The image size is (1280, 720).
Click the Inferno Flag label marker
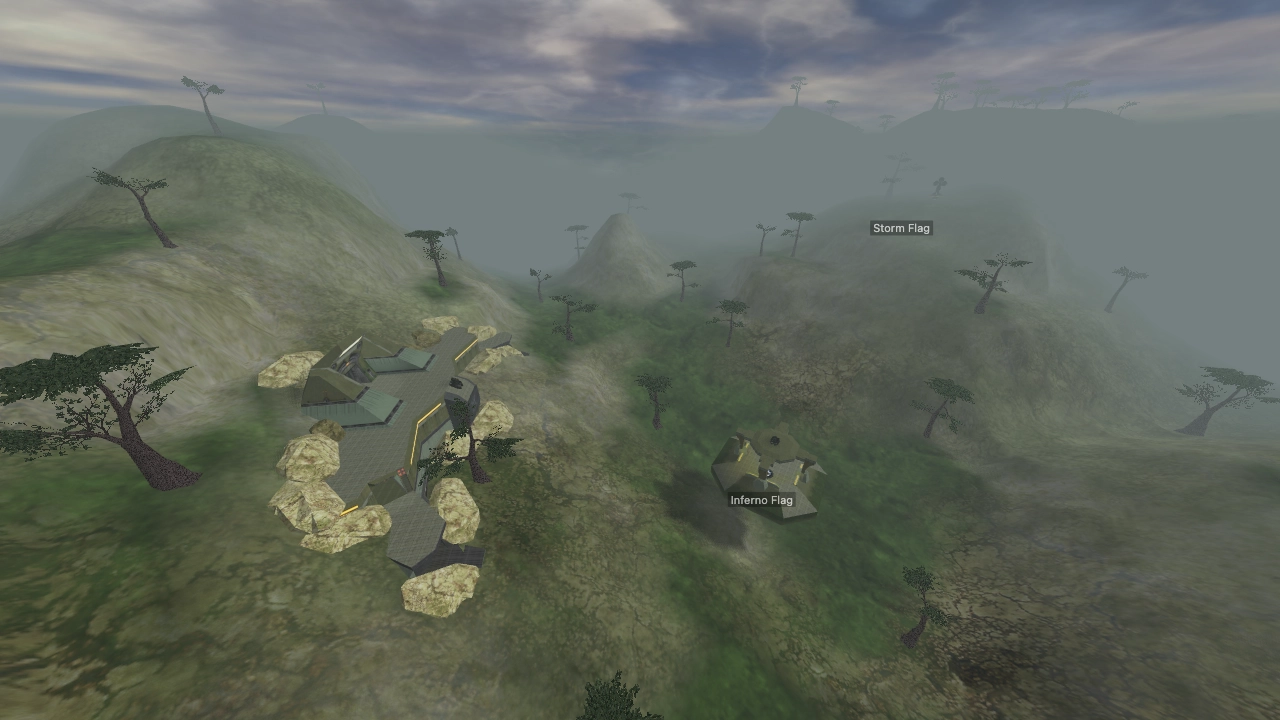[762, 499]
